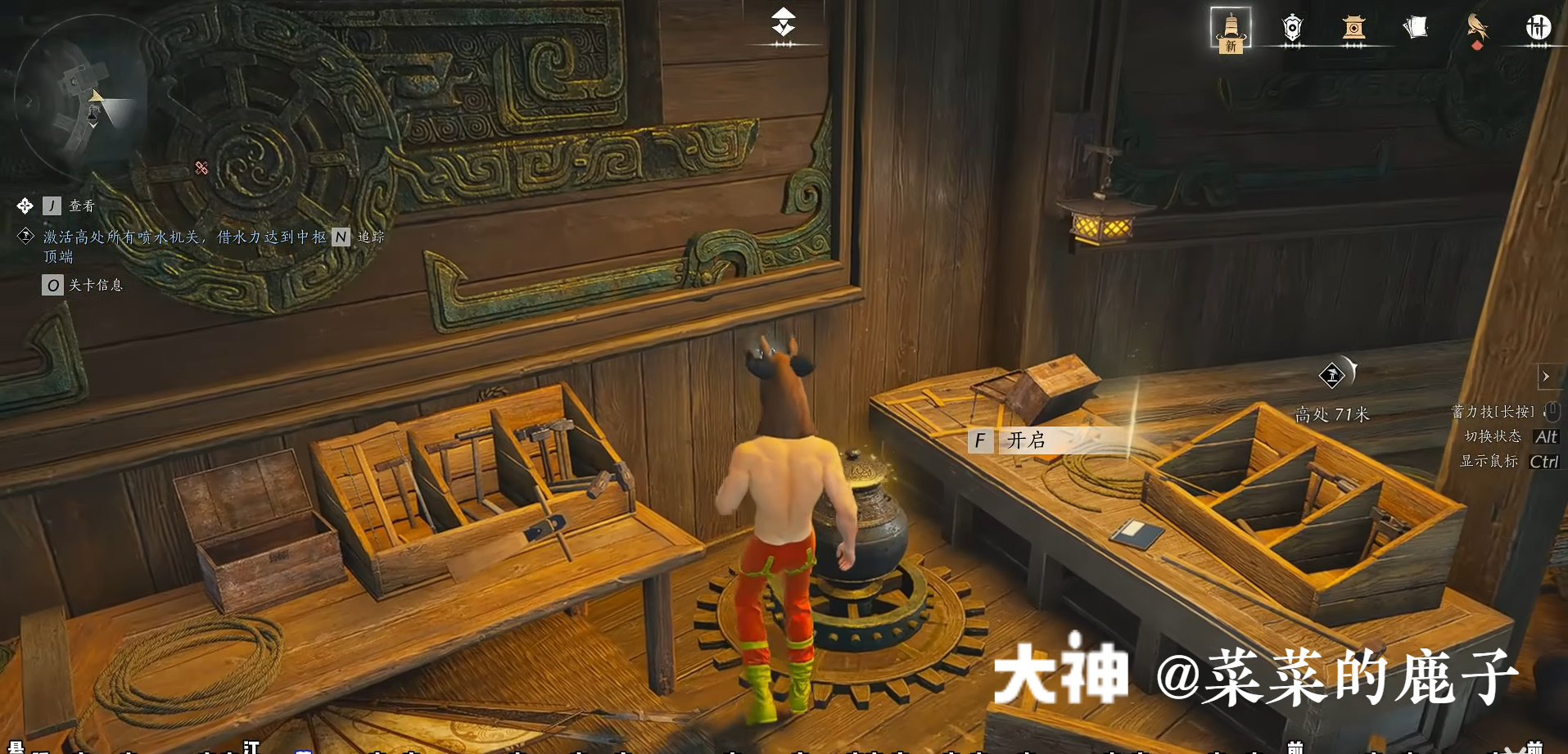Open the shield emblem panel

coord(1291,27)
